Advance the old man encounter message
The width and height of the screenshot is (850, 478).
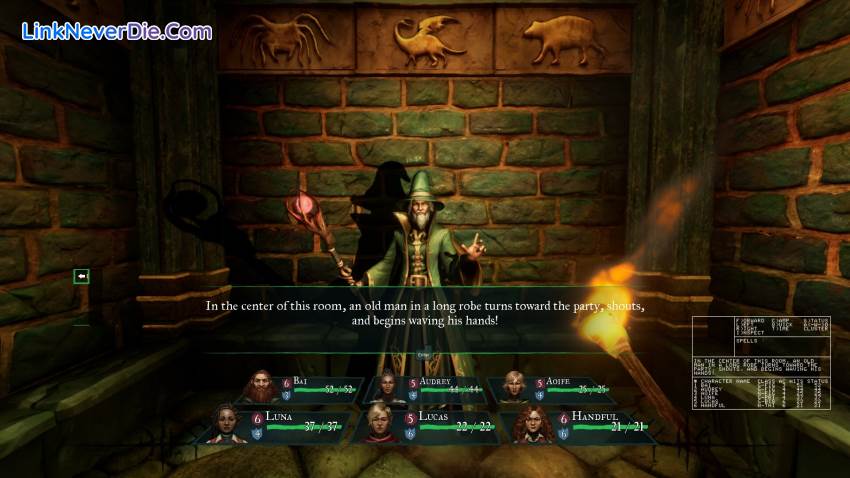pyautogui.click(x=424, y=313)
